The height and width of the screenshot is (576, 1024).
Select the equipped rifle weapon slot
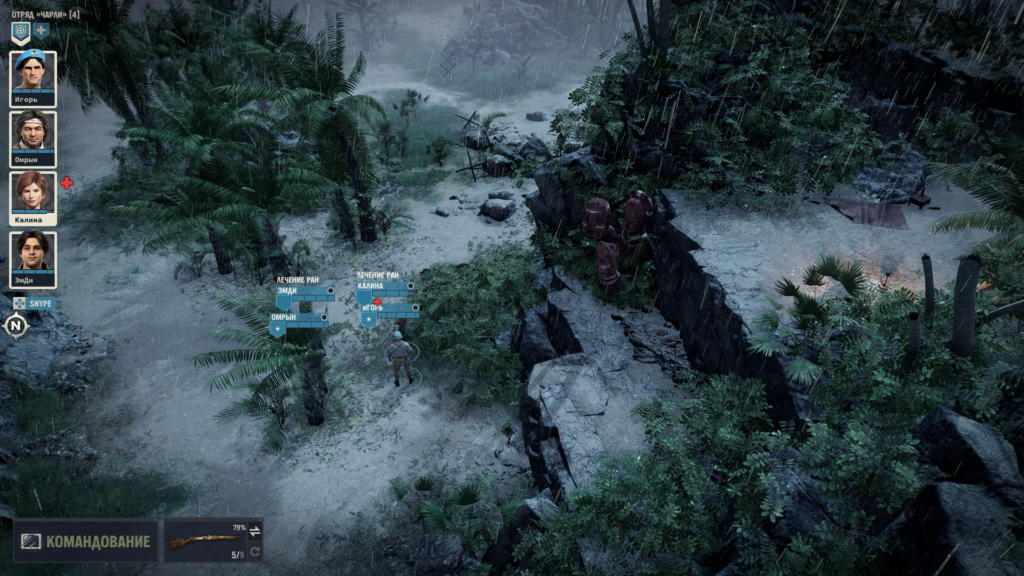tap(204, 540)
